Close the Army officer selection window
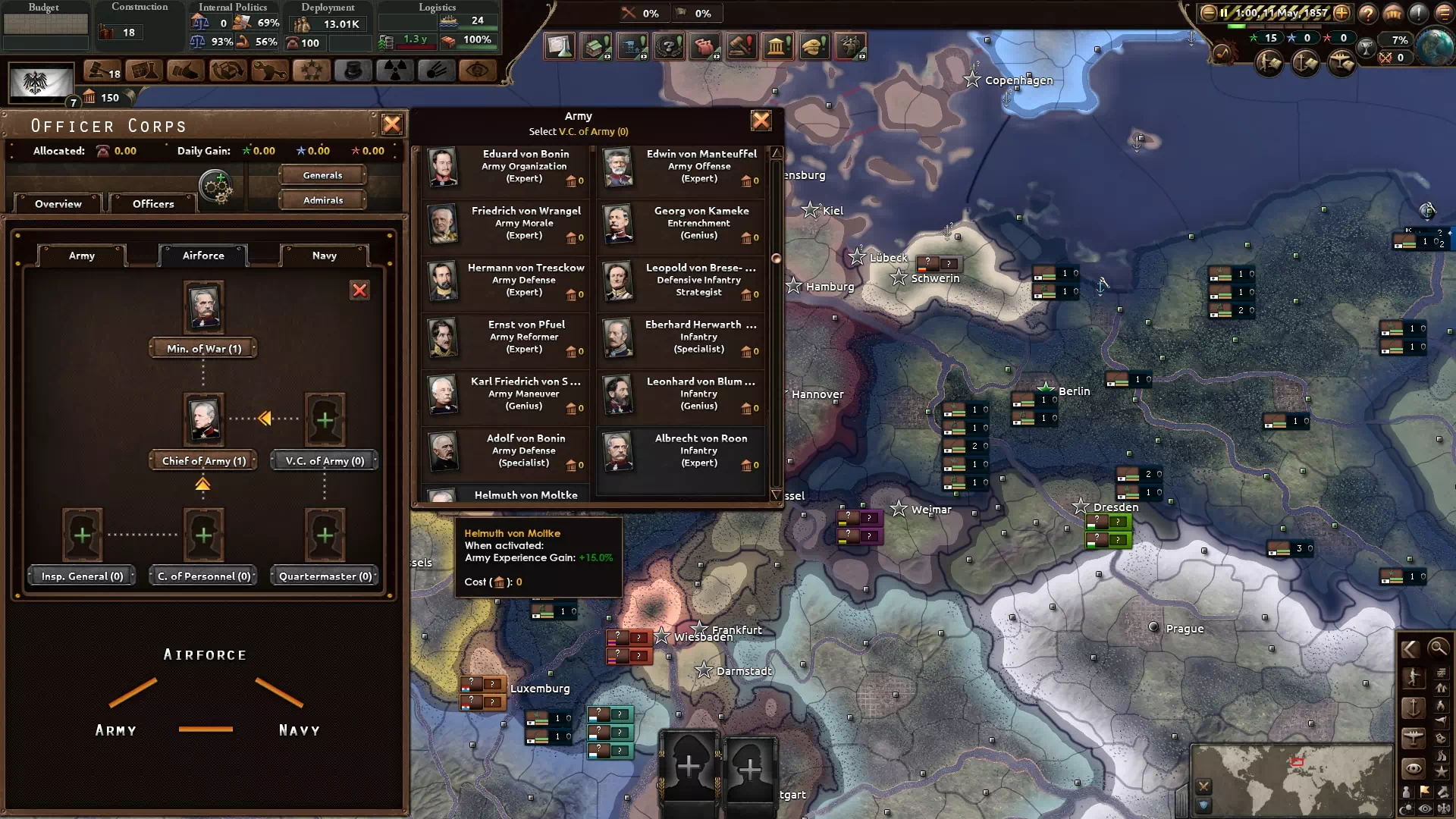The width and height of the screenshot is (1456, 819). click(761, 121)
